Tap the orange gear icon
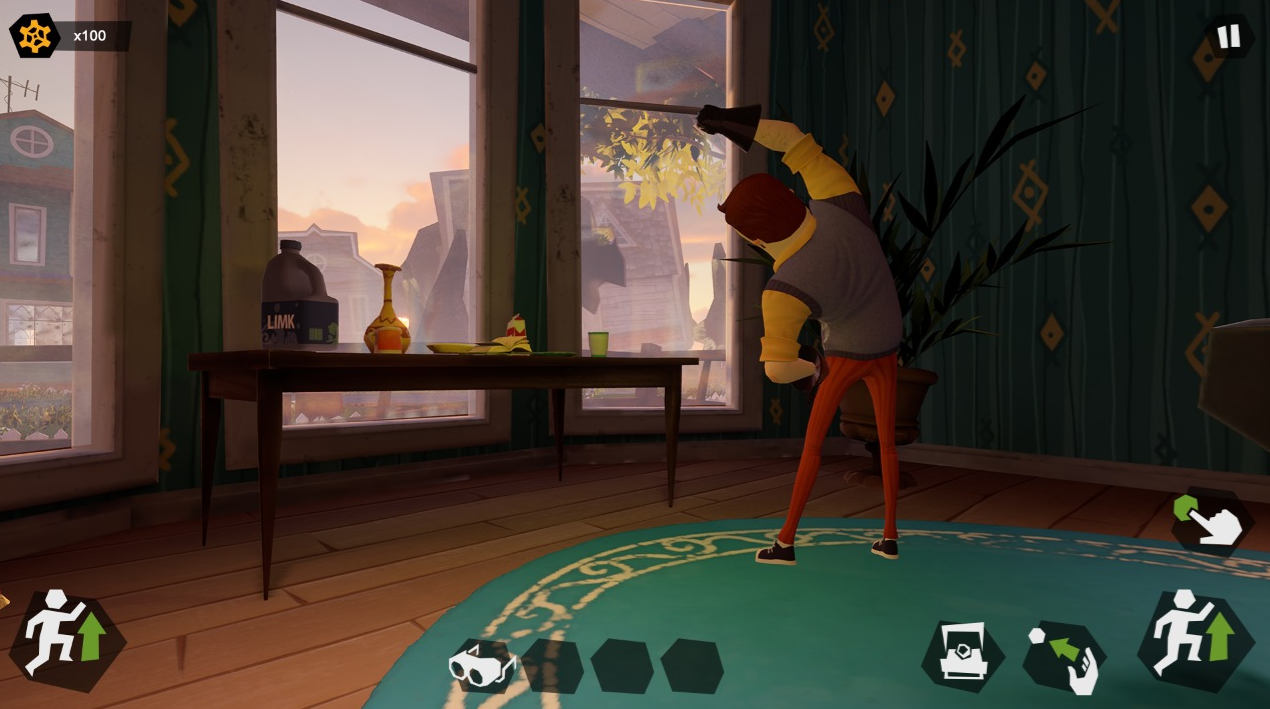This screenshot has height=709, width=1270. click(x=34, y=36)
